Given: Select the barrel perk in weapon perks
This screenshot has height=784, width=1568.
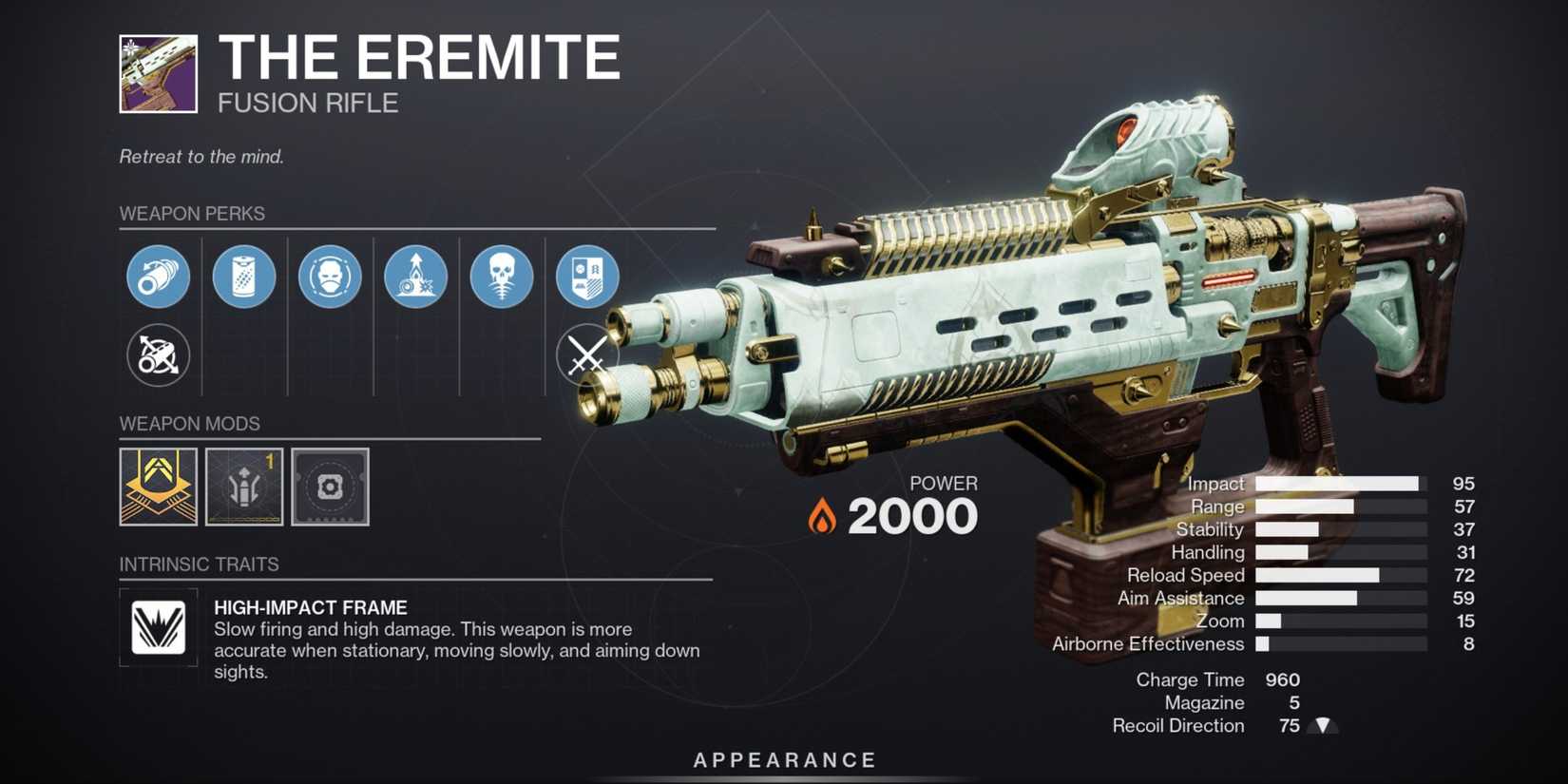Looking at the screenshot, I should pos(158,276).
